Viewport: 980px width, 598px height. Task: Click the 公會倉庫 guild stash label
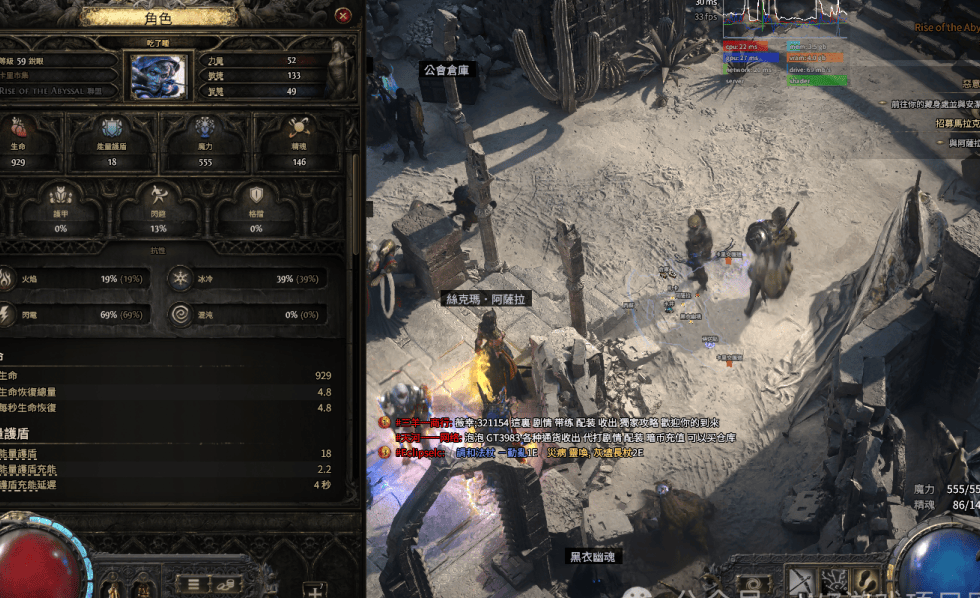447,70
